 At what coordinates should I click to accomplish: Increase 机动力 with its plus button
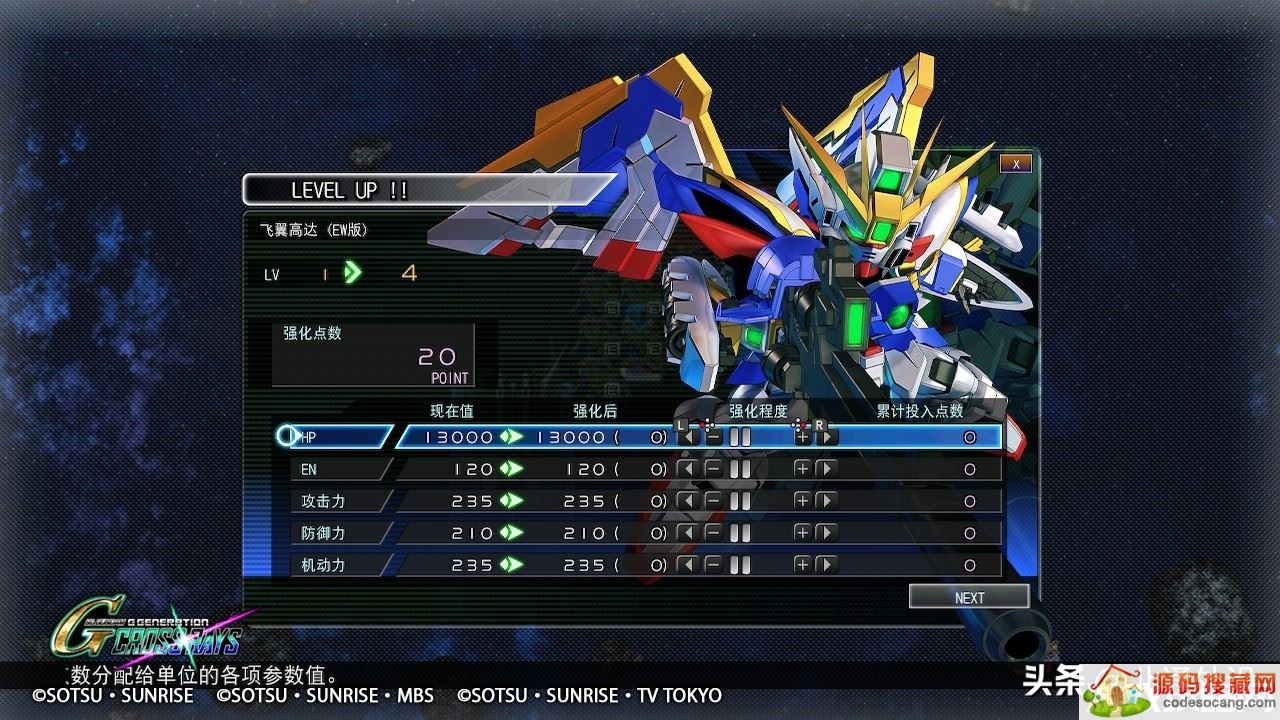pos(802,565)
